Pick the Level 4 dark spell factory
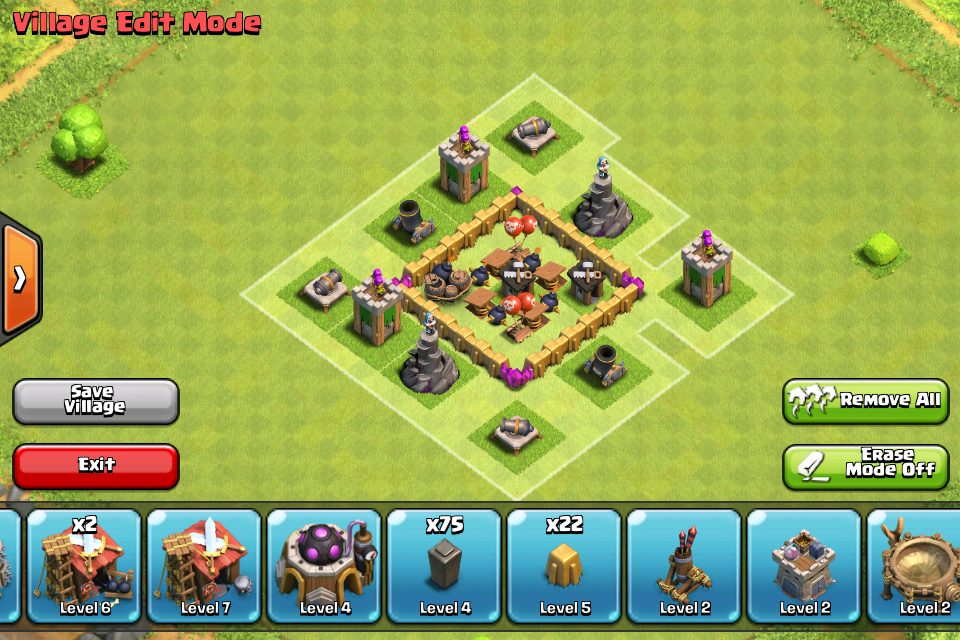This screenshot has height=640, width=960. click(x=324, y=566)
